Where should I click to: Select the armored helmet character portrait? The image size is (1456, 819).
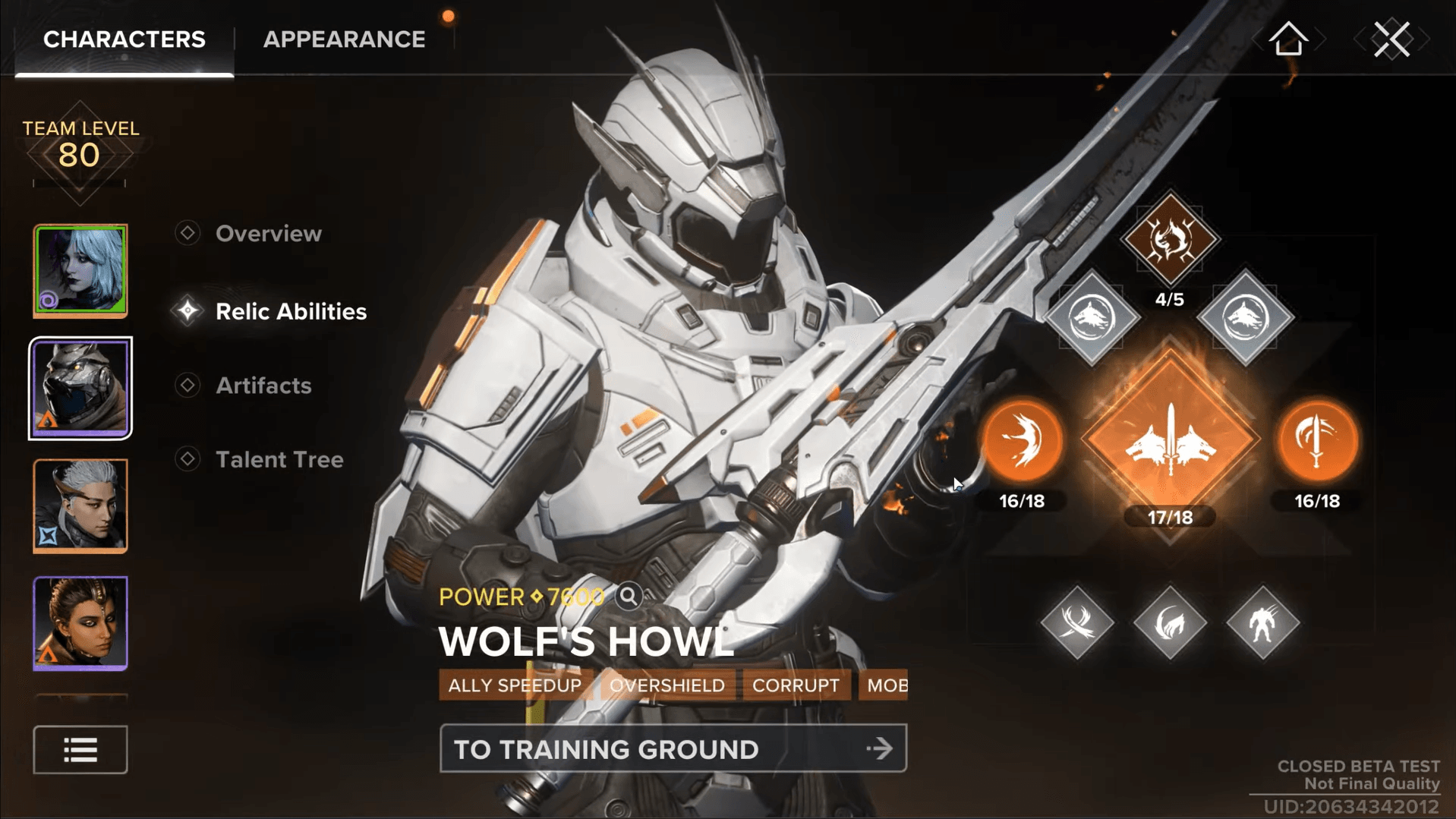point(80,388)
